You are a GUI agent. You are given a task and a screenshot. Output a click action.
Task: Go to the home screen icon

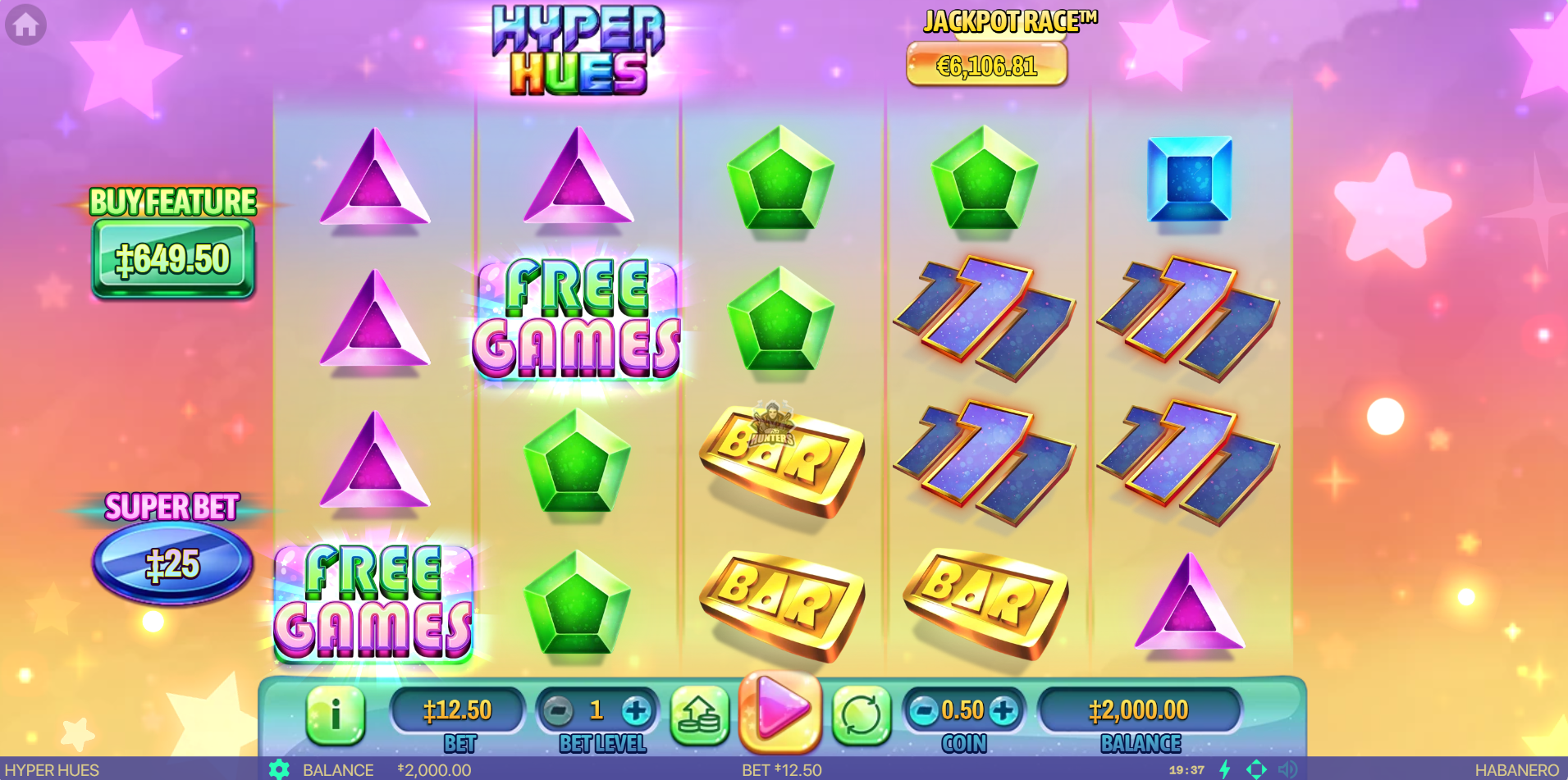25,25
